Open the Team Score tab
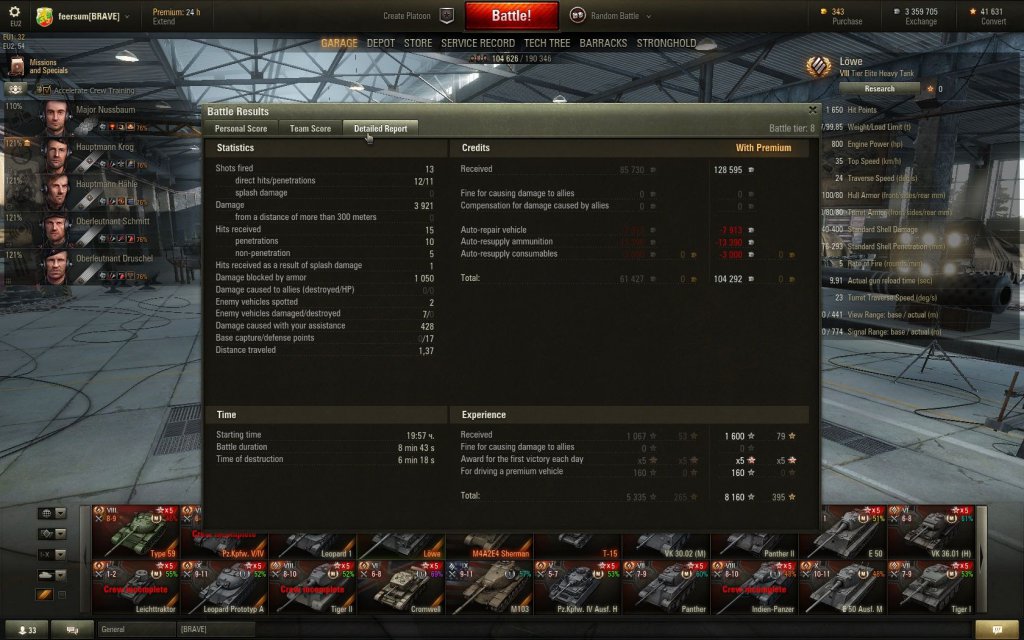The width and height of the screenshot is (1024, 640). 310,128
